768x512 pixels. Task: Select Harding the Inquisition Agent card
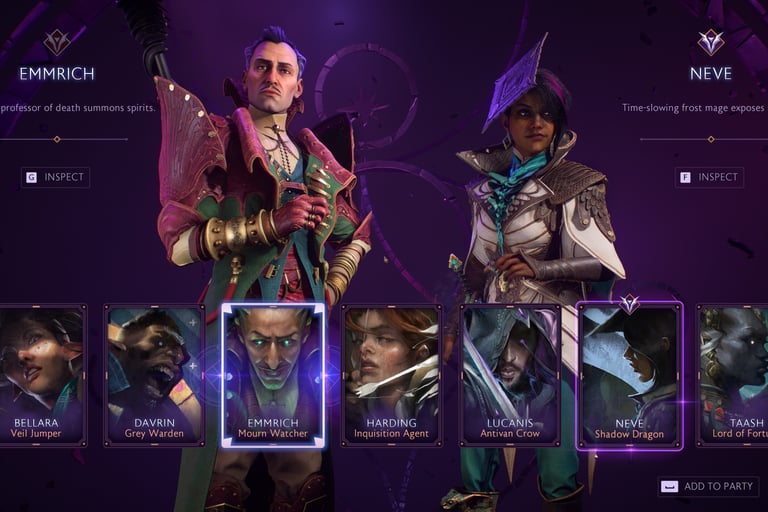coord(391,375)
